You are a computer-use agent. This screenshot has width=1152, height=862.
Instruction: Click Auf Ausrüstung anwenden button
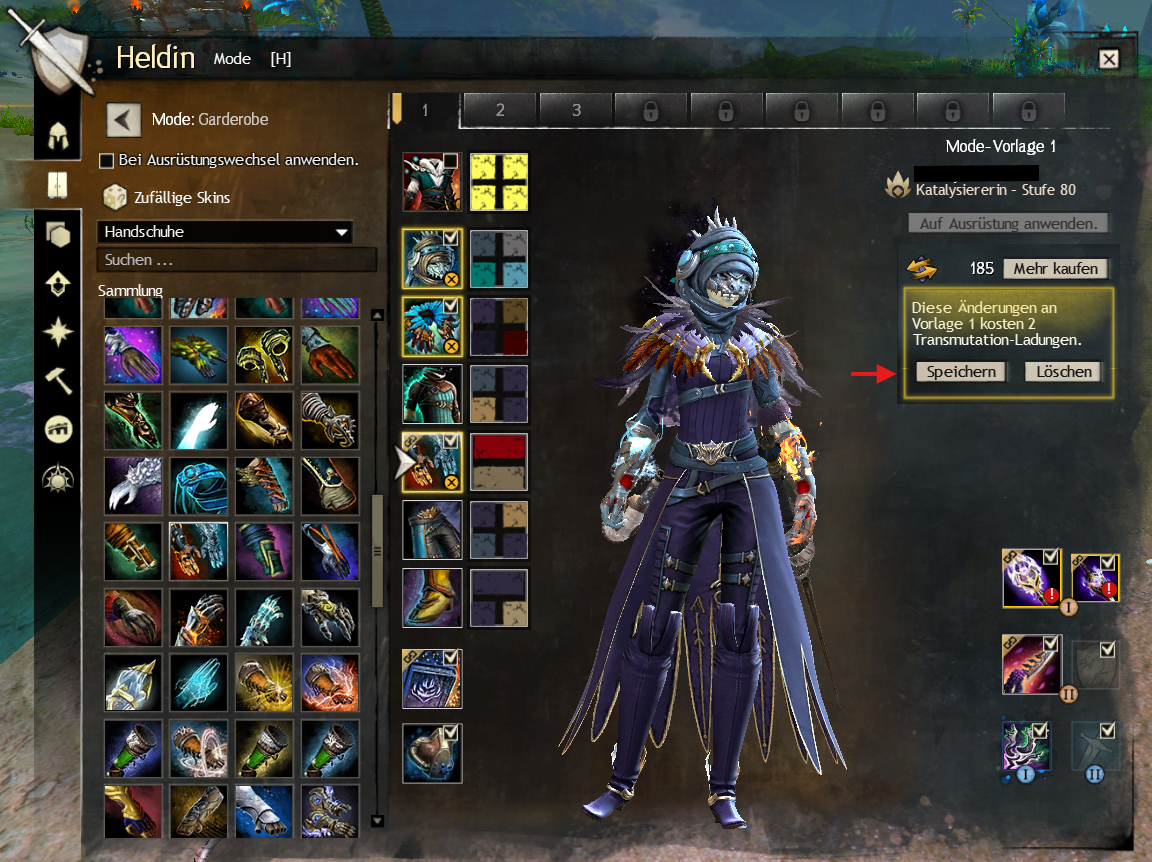coord(1008,223)
